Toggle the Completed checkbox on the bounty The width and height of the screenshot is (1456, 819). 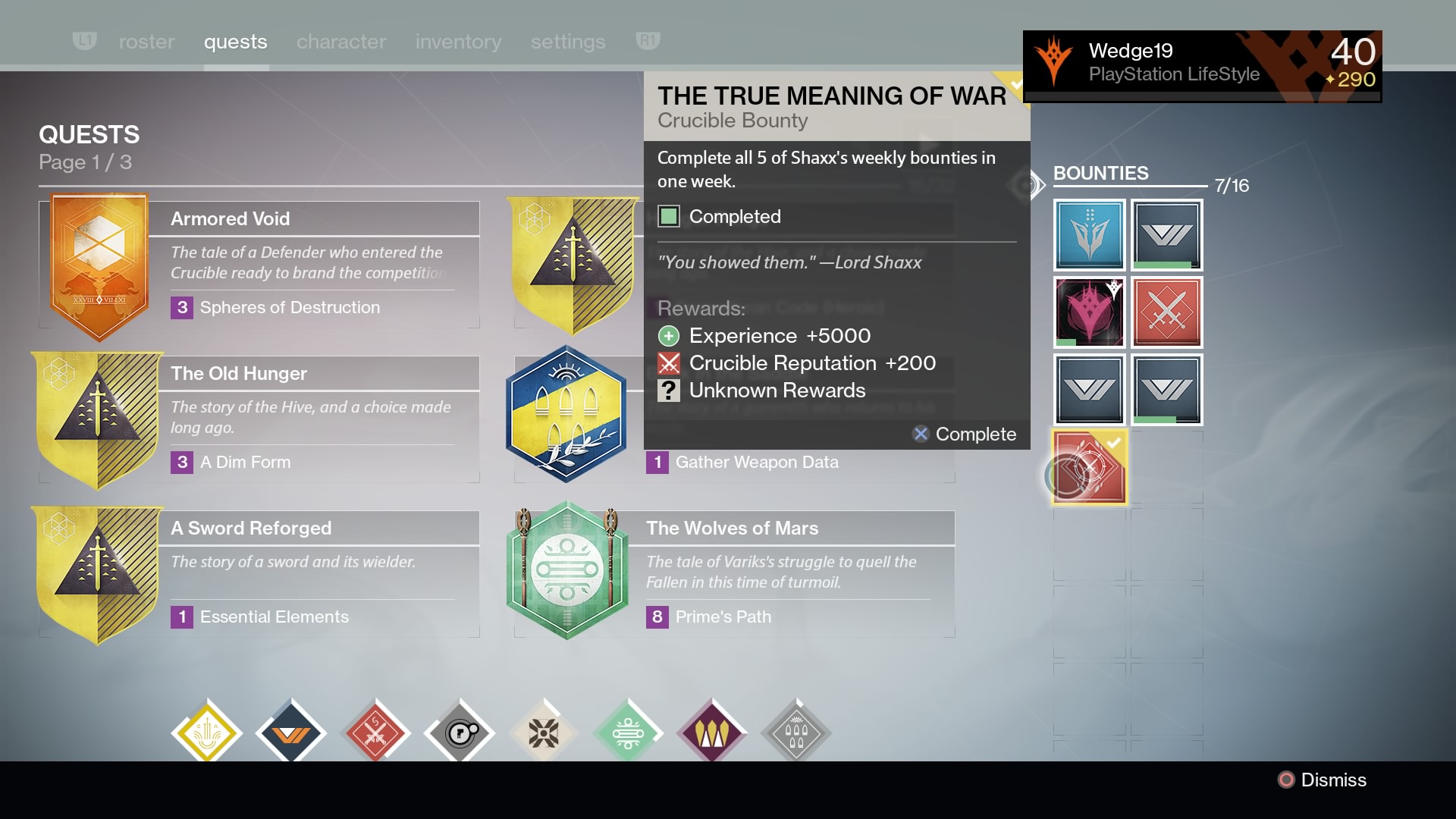(669, 217)
